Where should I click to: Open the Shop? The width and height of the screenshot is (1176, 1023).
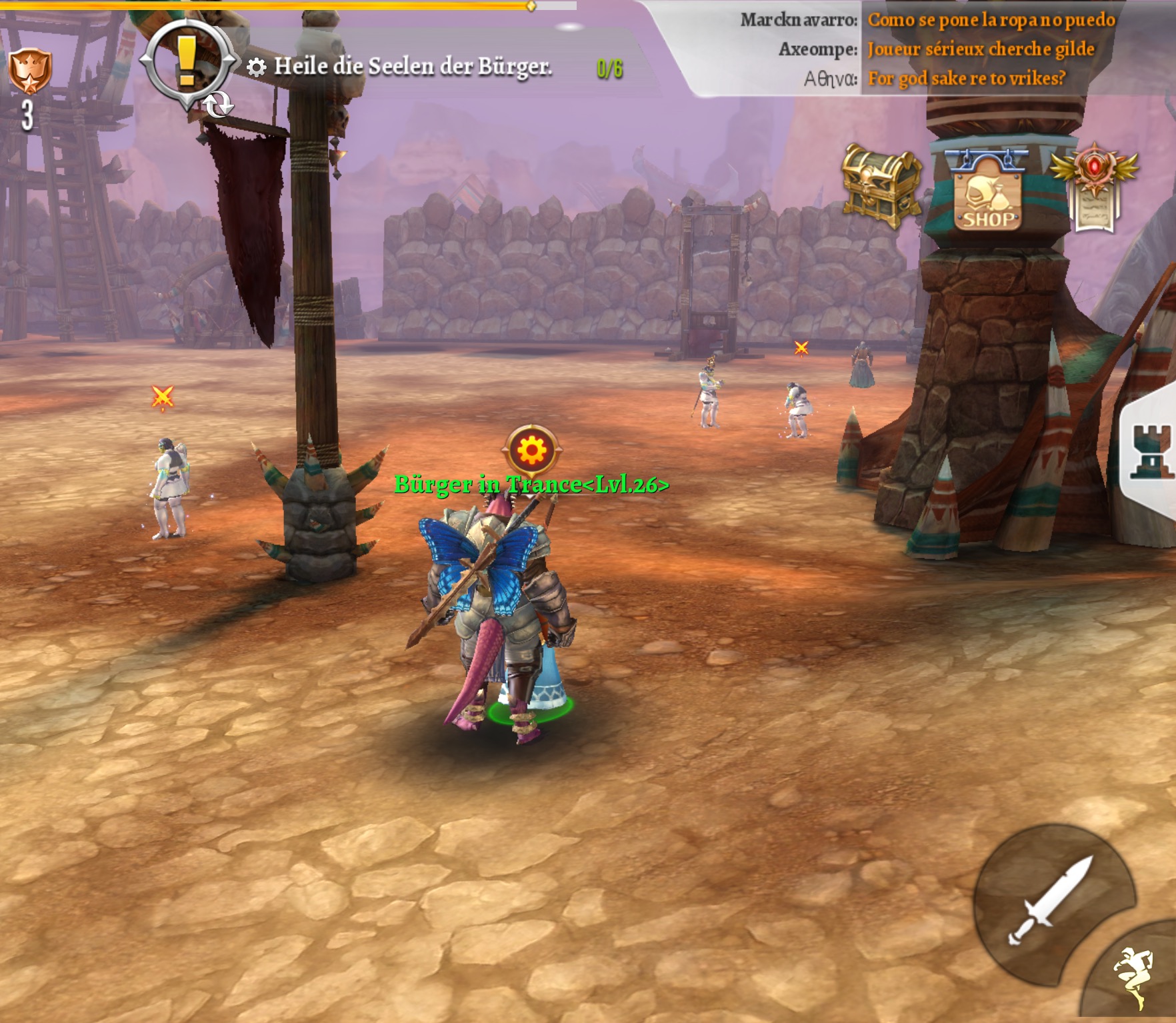[x=988, y=194]
